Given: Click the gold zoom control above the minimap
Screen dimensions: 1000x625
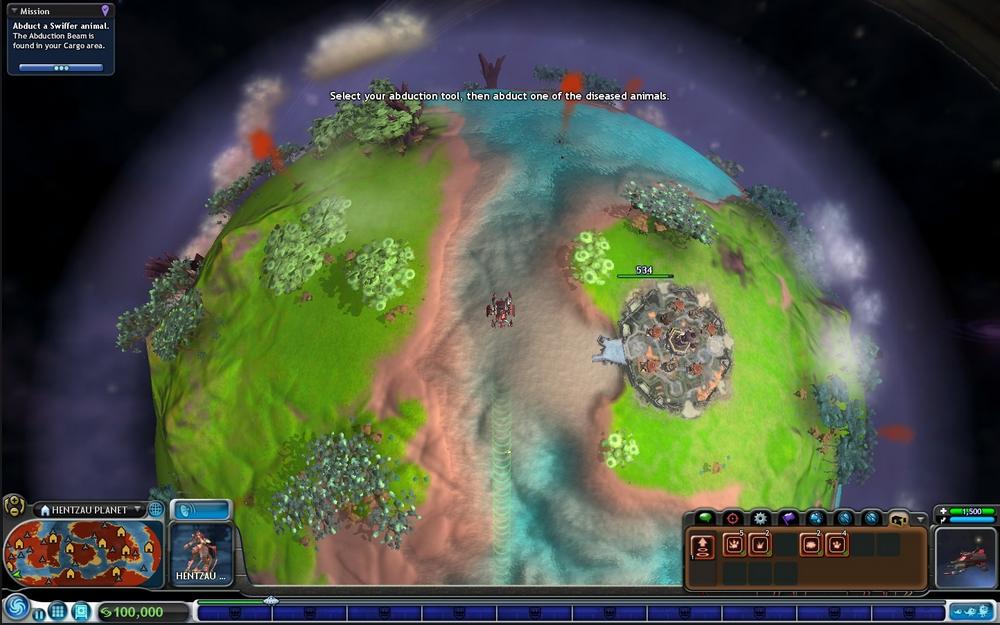Looking at the screenshot, I should click(x=14, y=506).
